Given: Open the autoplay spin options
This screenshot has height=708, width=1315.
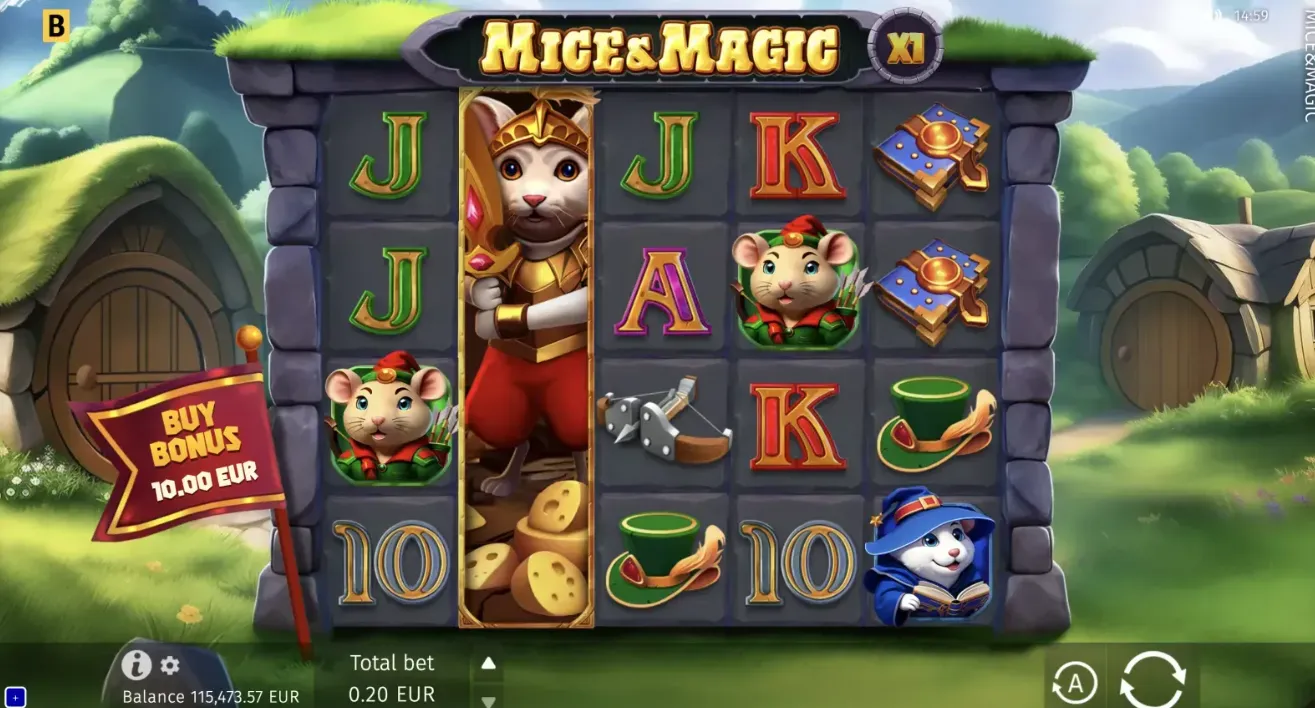Looking at the screenshot, I should point(1075,684).
